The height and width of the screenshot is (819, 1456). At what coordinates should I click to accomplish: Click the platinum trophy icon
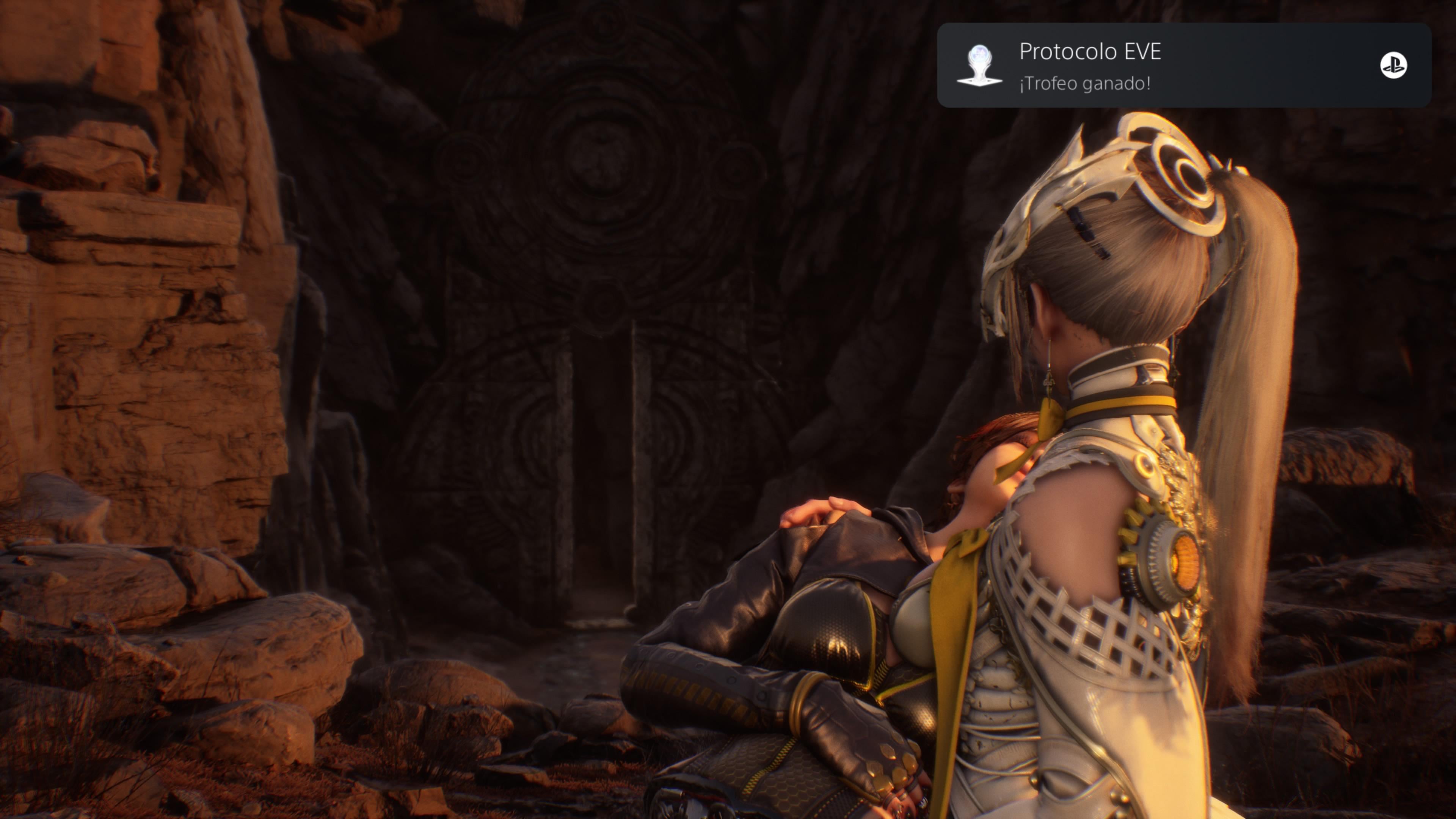point(979,66)
